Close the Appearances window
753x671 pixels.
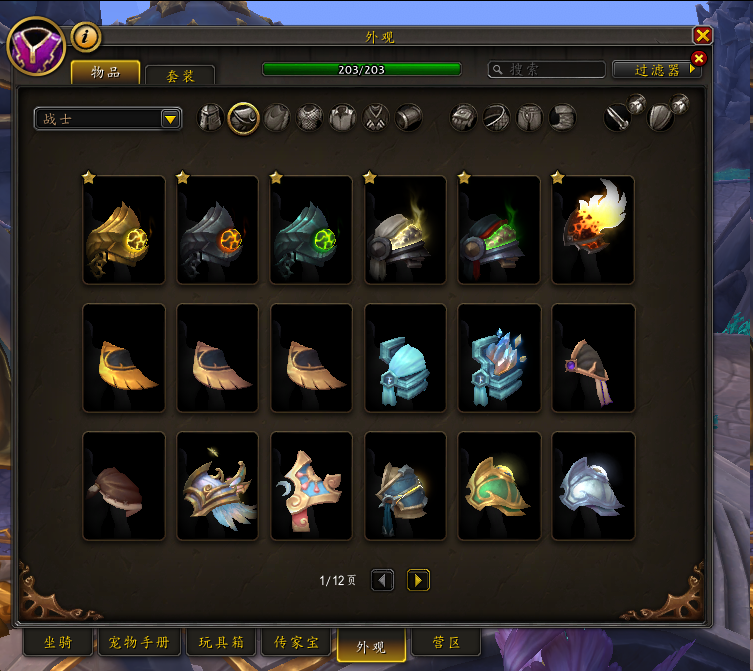point(703,36)
